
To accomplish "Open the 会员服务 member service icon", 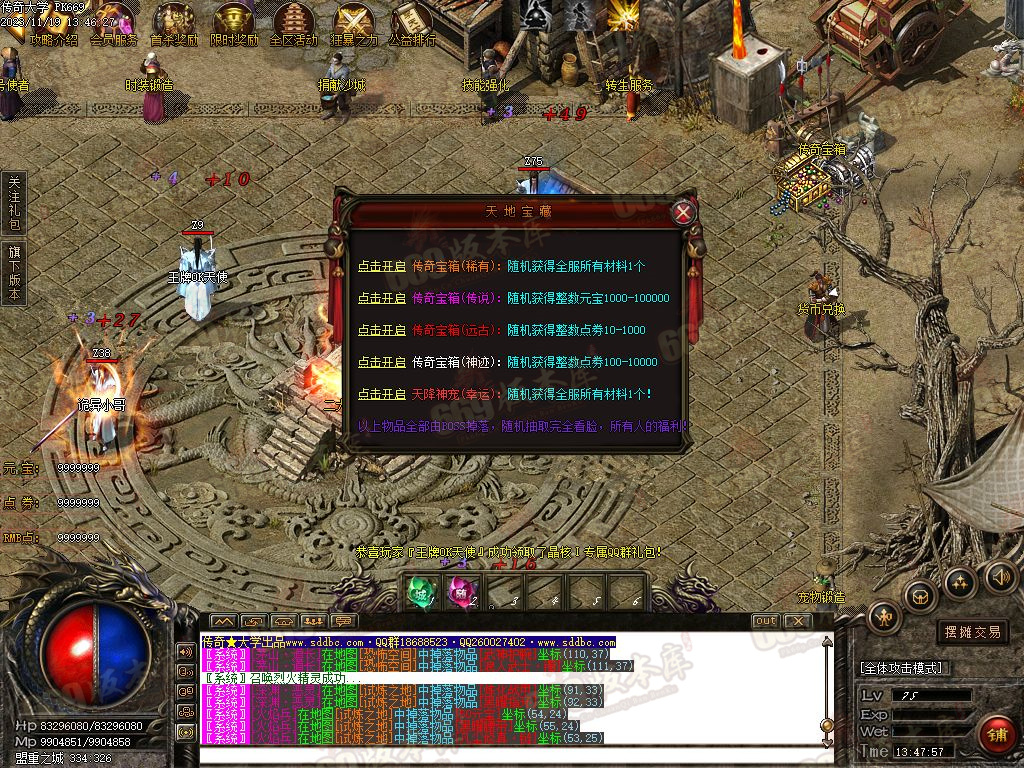I will (113, 22).
